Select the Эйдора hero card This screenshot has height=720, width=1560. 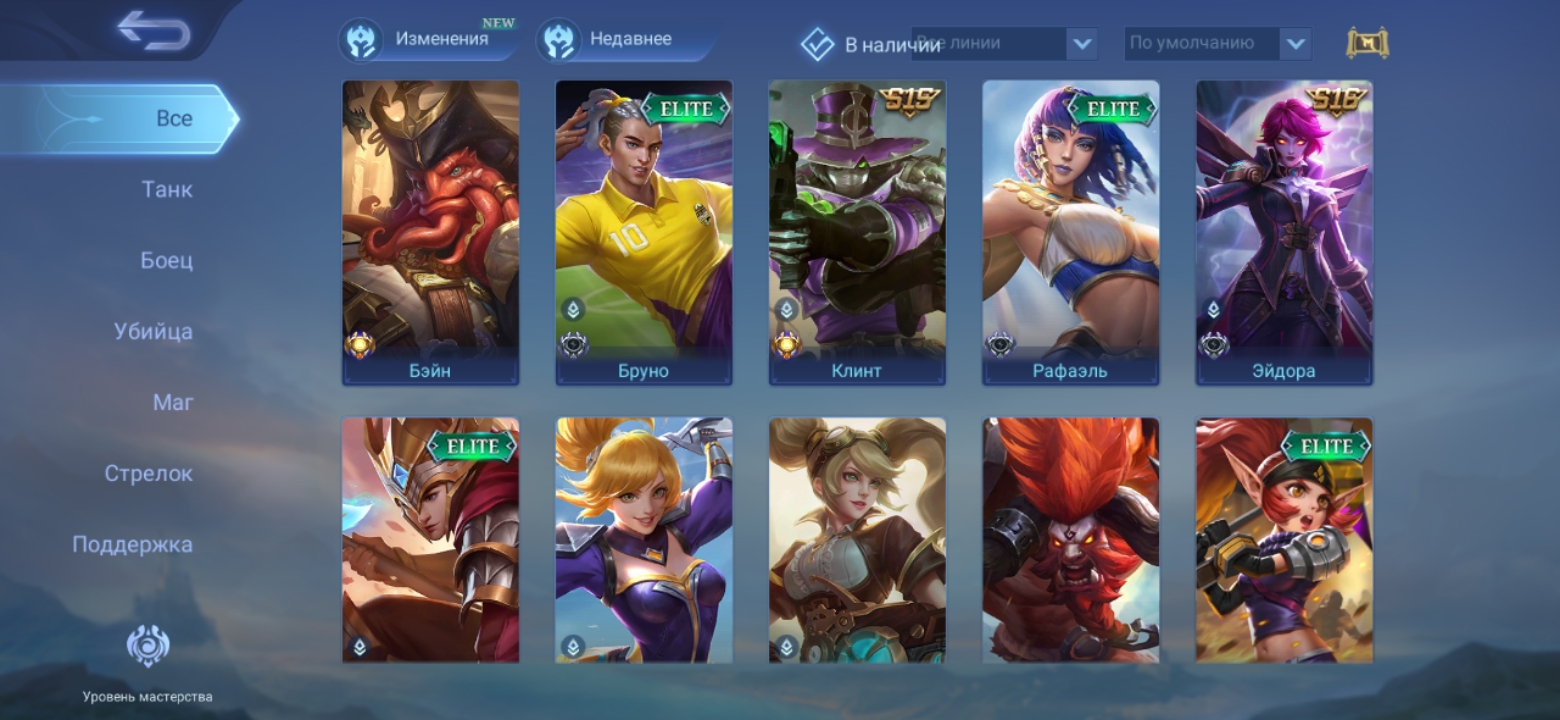pyautogui.click(x=1284, y=232)
